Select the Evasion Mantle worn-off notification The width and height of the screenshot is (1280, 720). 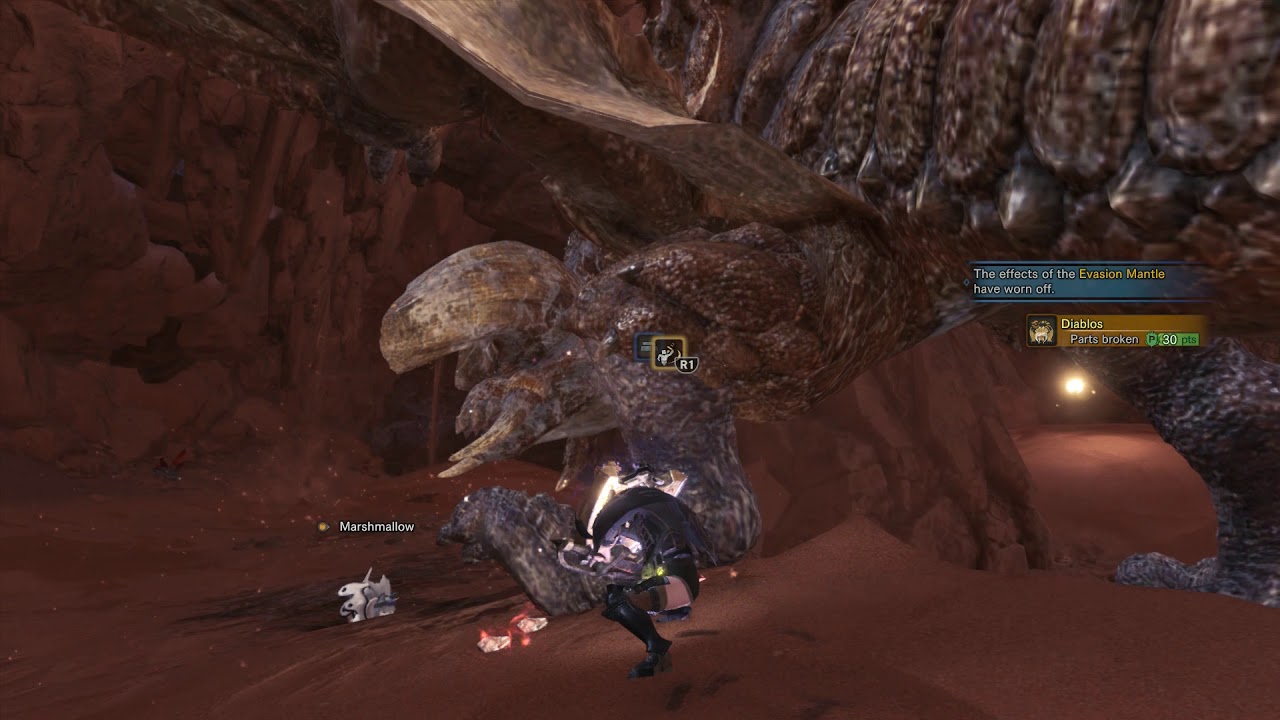pos(1090,281)
